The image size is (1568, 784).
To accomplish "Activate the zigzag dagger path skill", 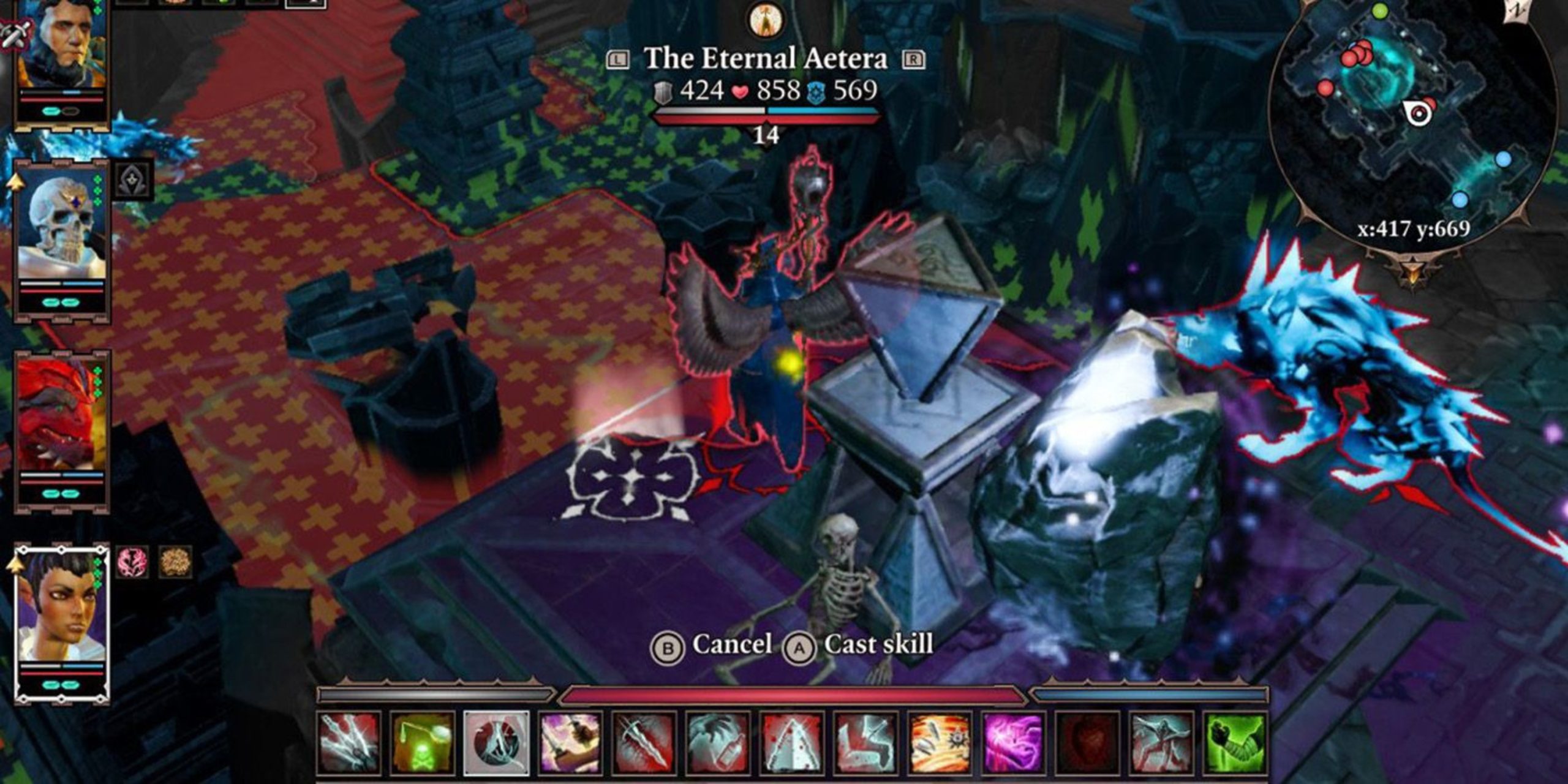I will click(x=866, y=743).
